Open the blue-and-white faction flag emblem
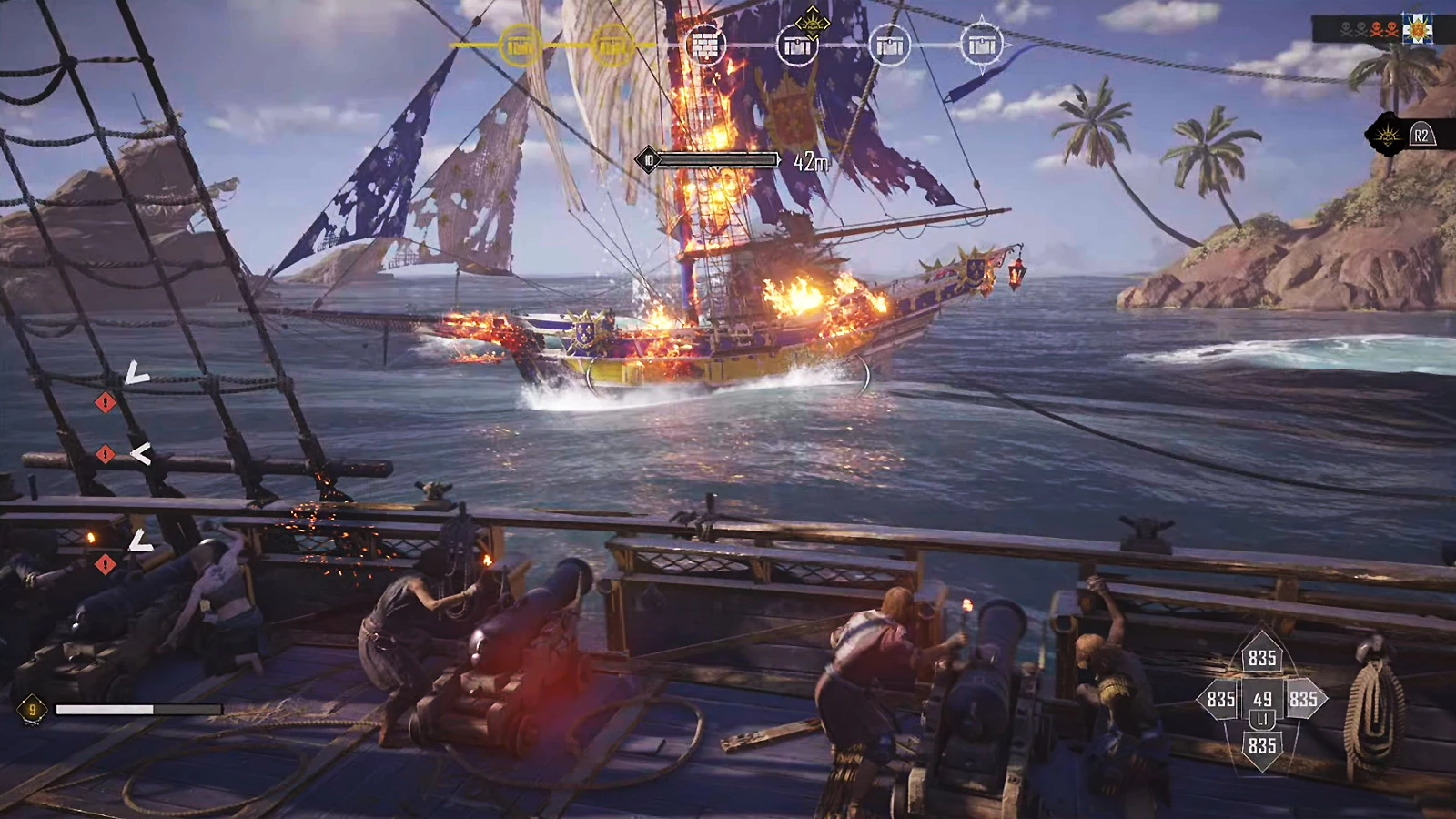Screen dimensions: 1456x819 [1417, 30]
